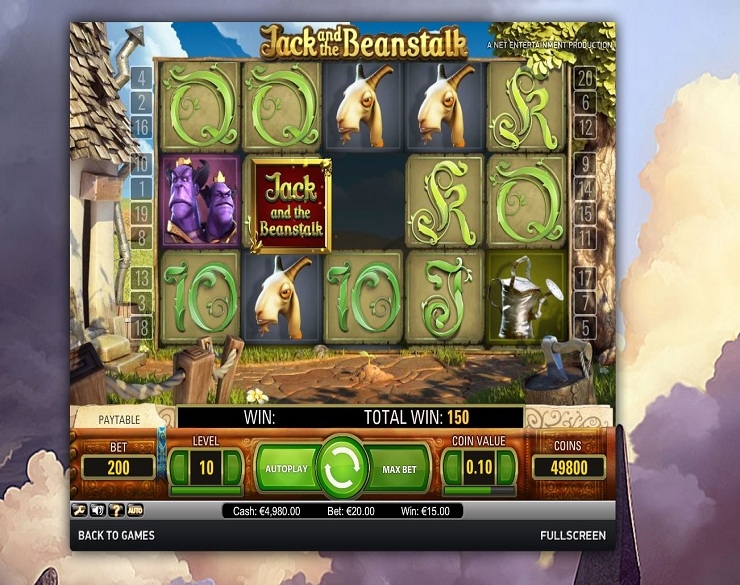
Task: Toggle sound with the speaker icon
Action: click(x=97, y=510)
